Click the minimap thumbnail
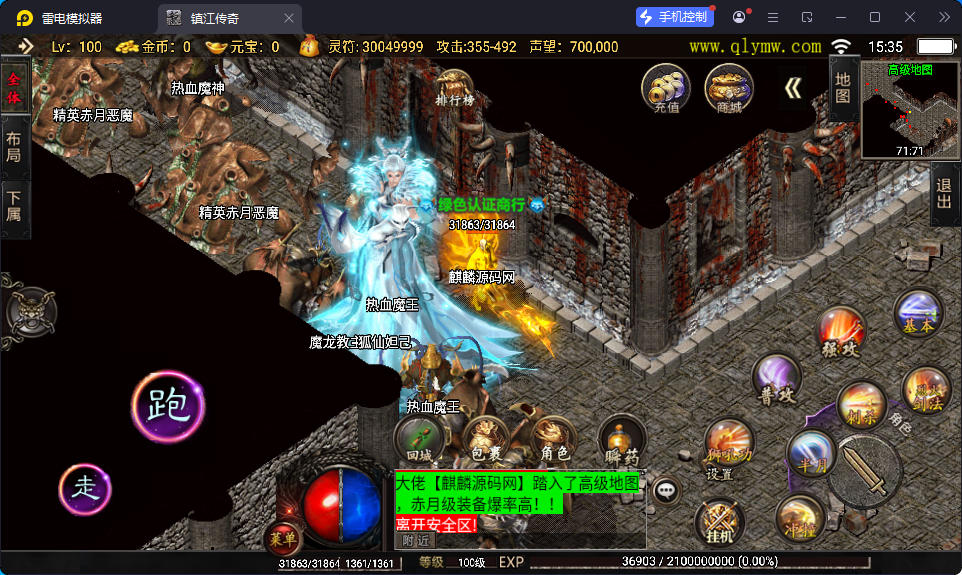The height and width of the screenshot is (575, 962). pos(909,110)
